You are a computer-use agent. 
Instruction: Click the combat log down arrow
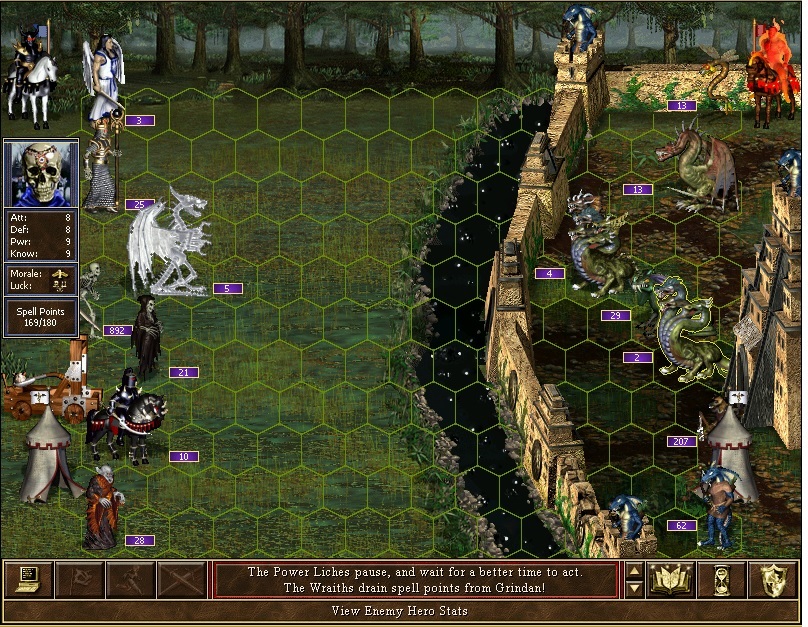[x=633, y=588]
